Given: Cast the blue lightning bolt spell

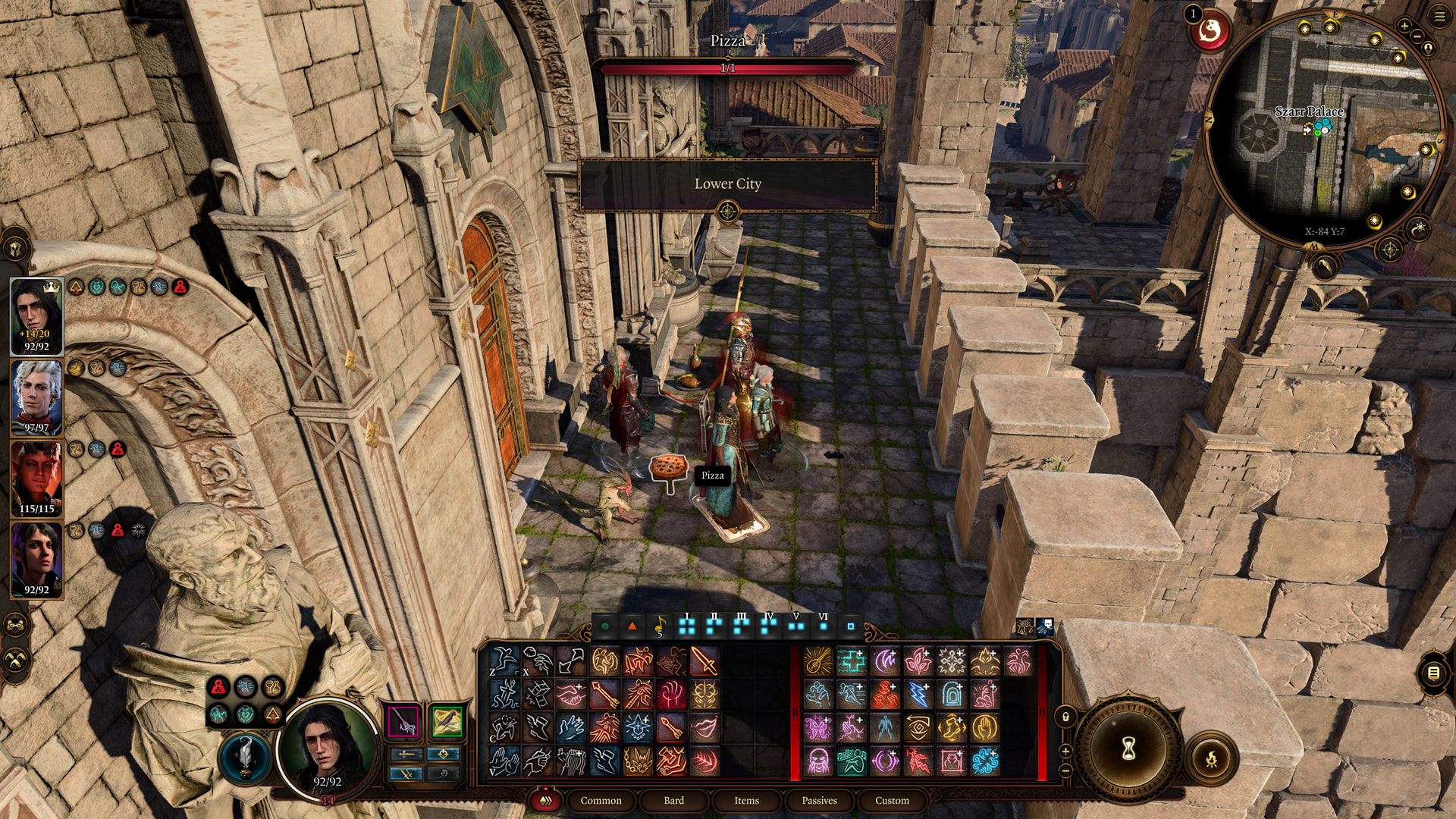Looking at the screenshot, I should pyautogui.click(x=918, y=695).
